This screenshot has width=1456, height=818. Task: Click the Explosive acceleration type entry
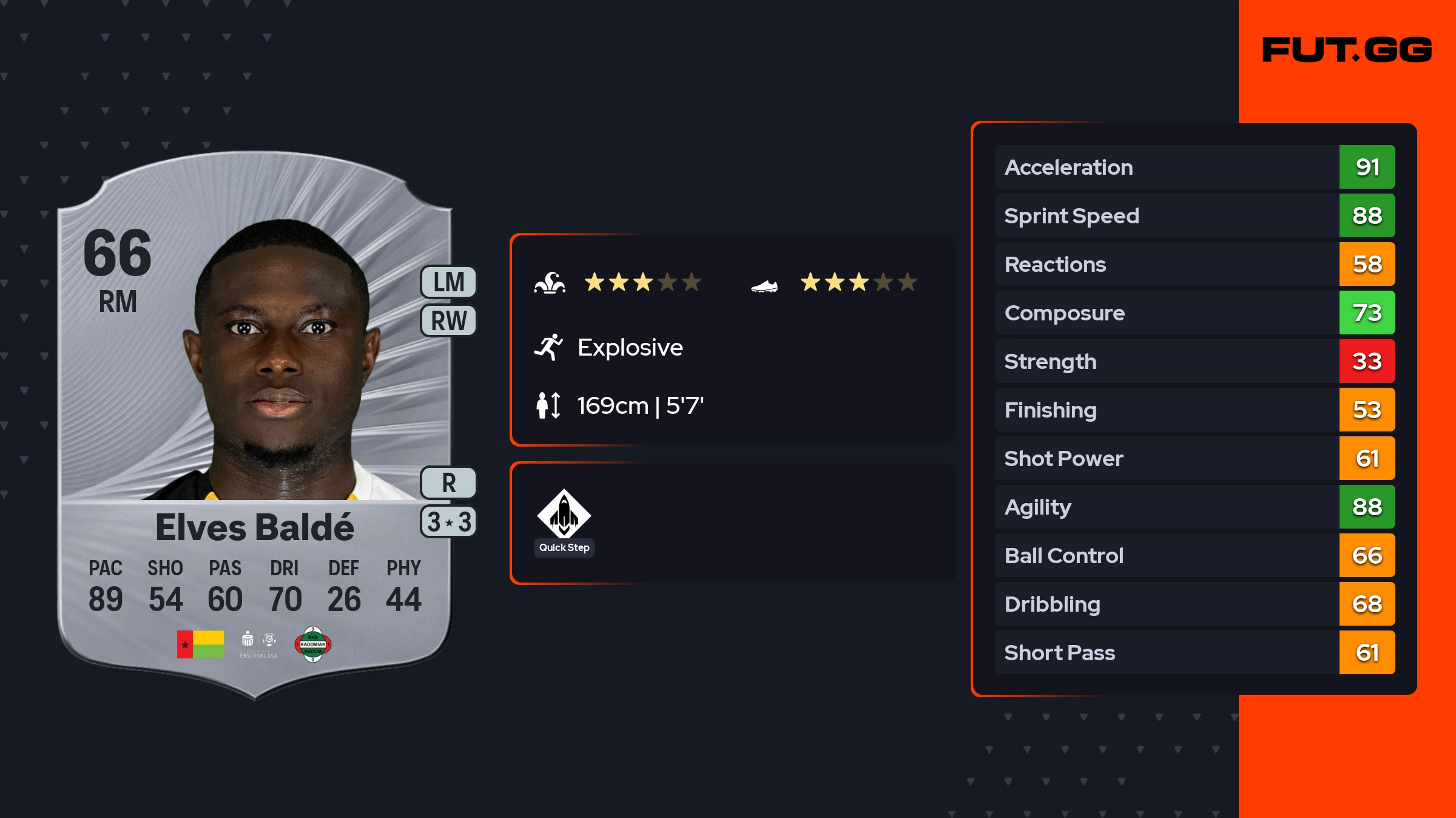tap(630, 348)
